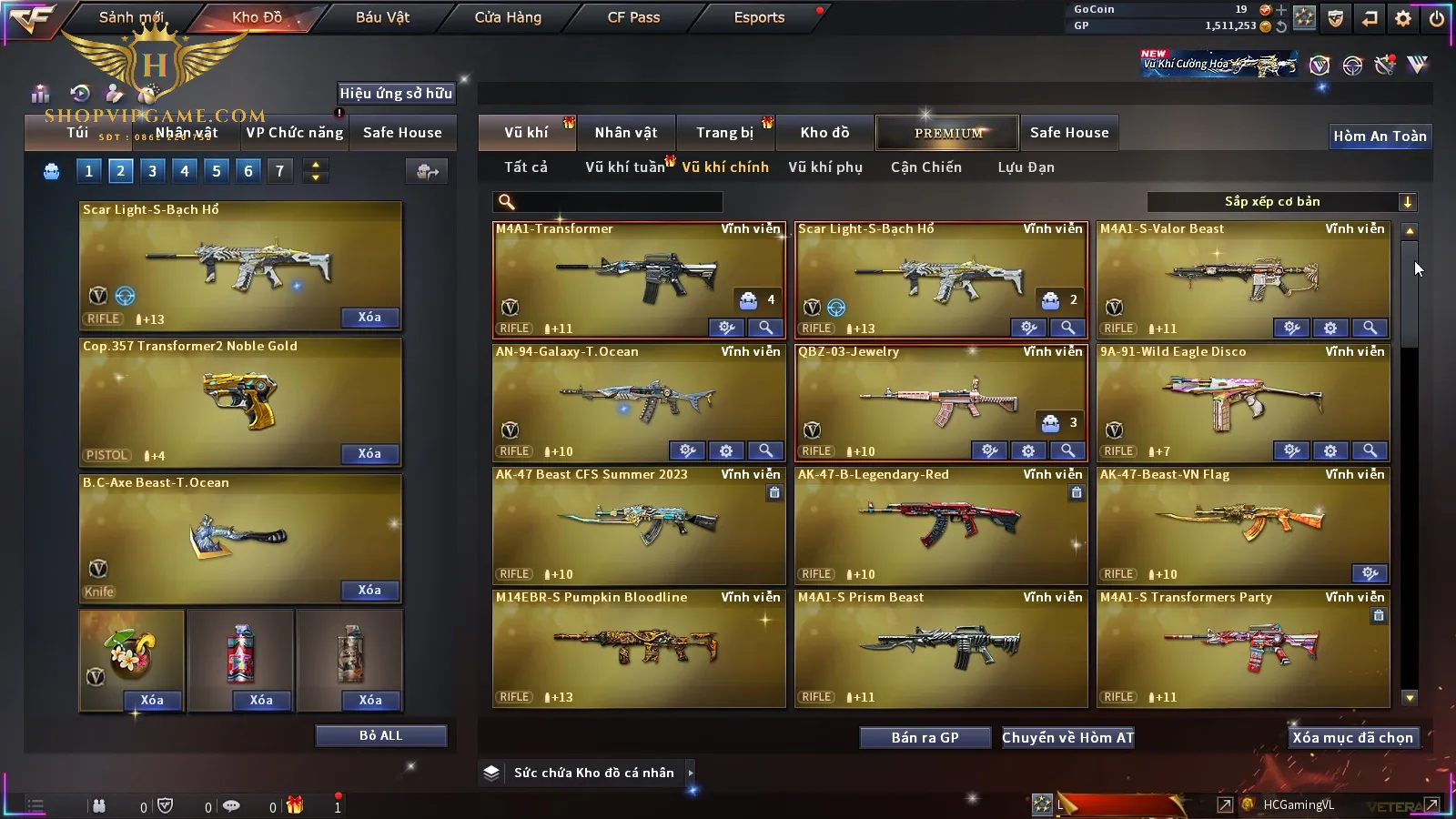Pick the M14EBR-S Pumpkin Bloodline rifle

coord(637,646)
